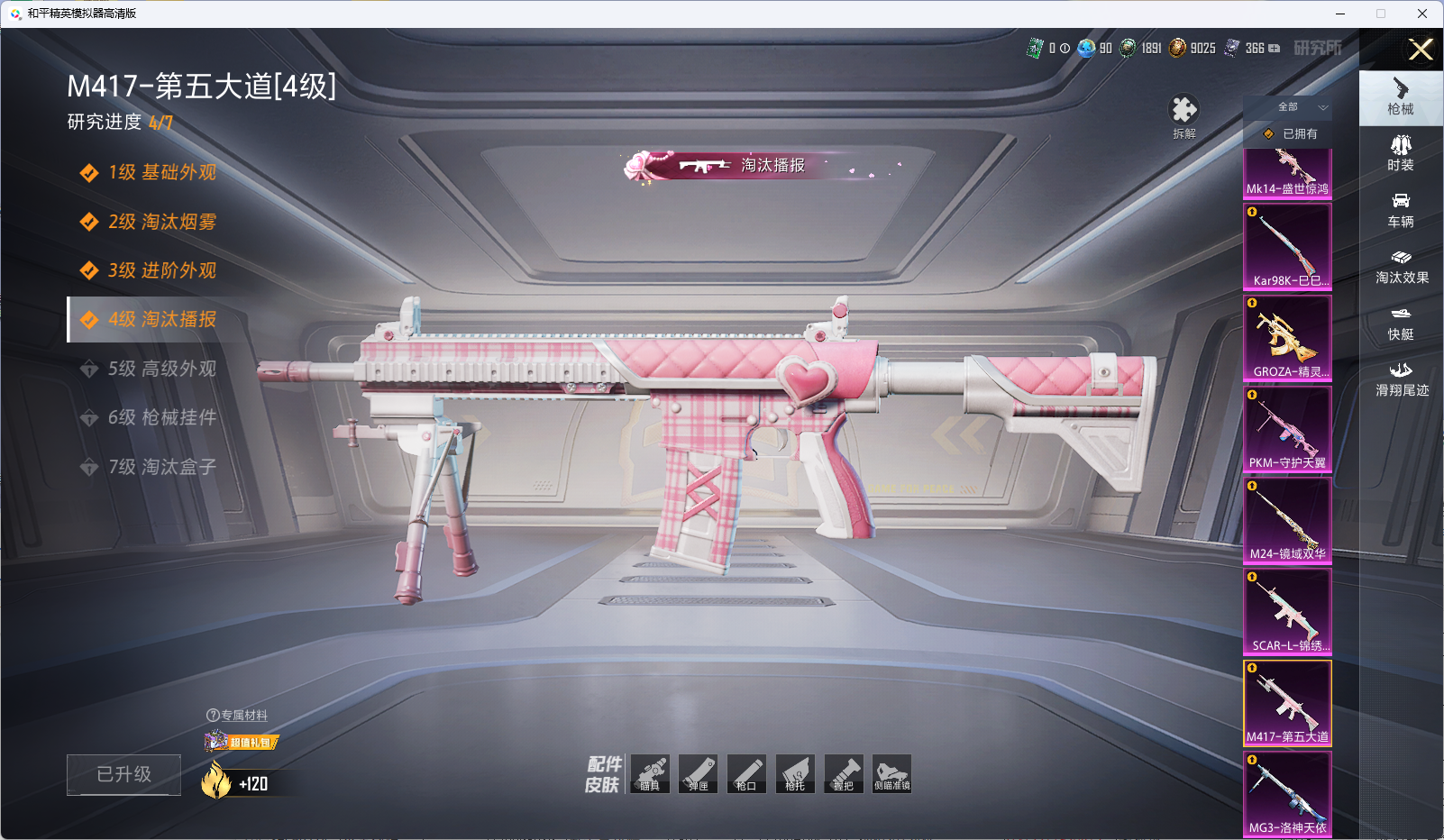
Task: Choose the GROZA-精灵 skin thumbnail
Action: (x=1287, y=338)
